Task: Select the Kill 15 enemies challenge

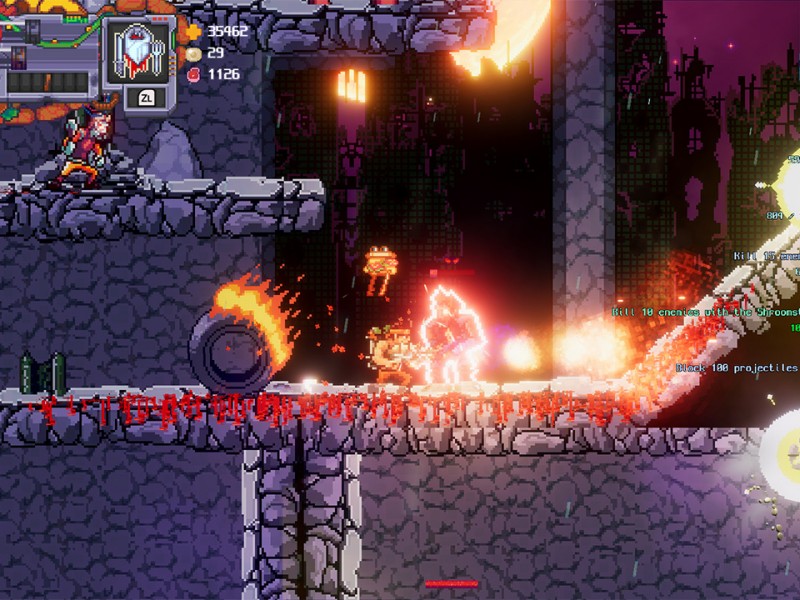Action: click(x=765, y=256)
